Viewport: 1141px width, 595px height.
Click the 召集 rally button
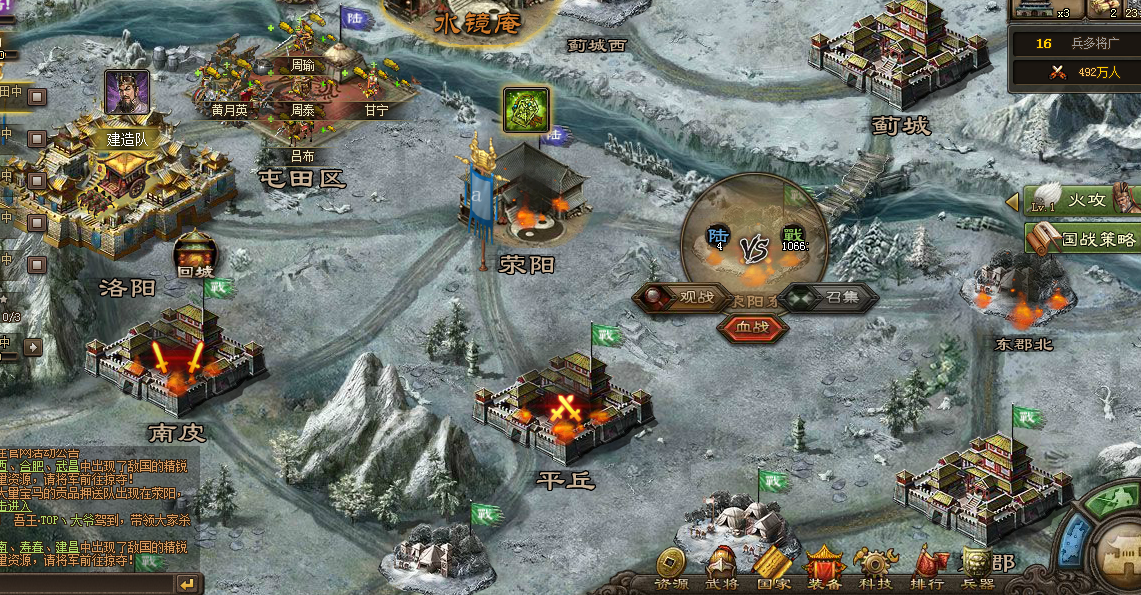[828, 297]
